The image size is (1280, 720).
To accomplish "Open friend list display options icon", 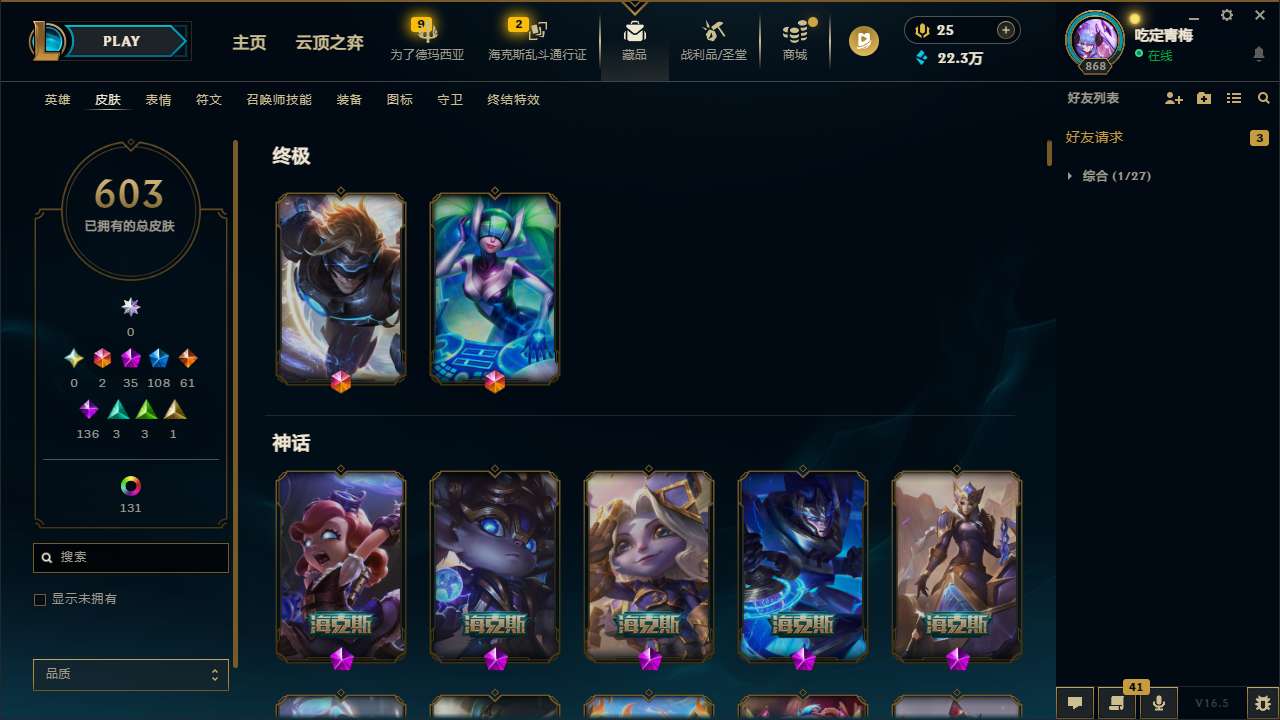I will (1233, 98).
